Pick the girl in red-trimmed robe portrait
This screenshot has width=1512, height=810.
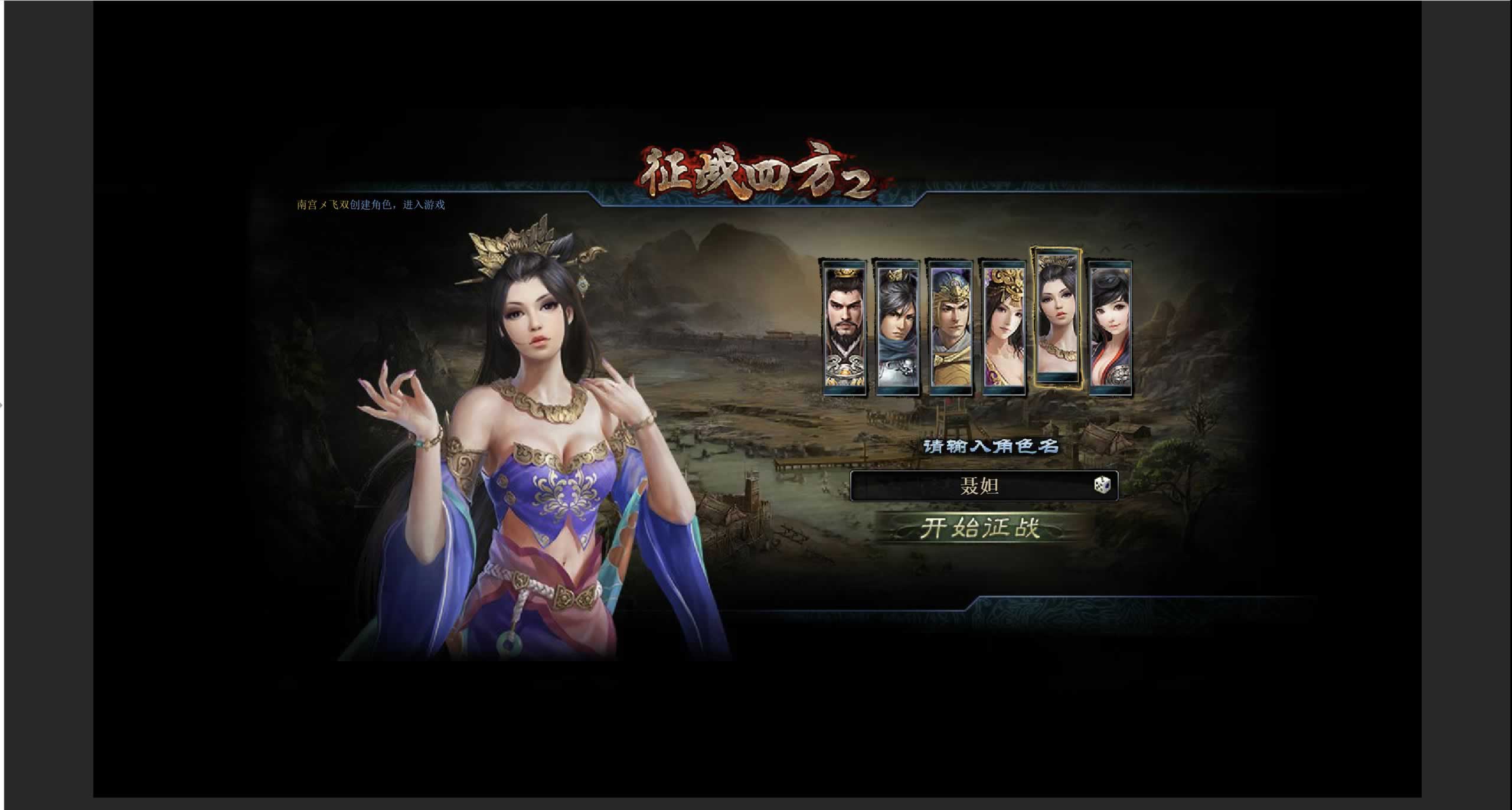(x=1110, y=328)
